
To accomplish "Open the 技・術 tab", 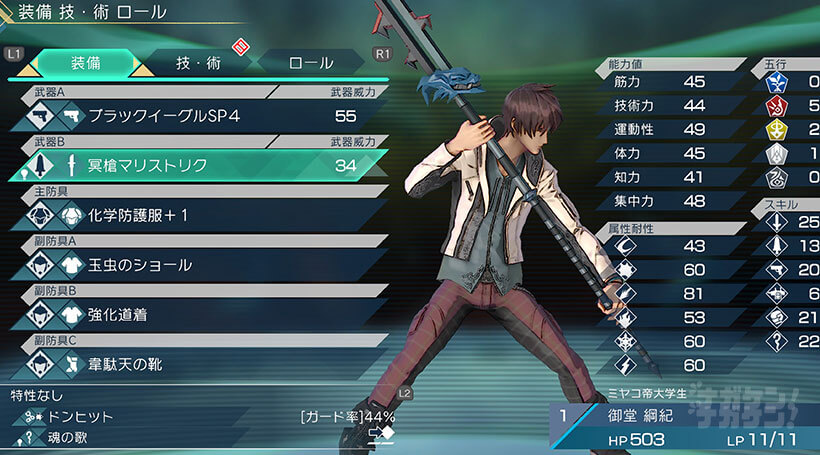I will [198, 62].
